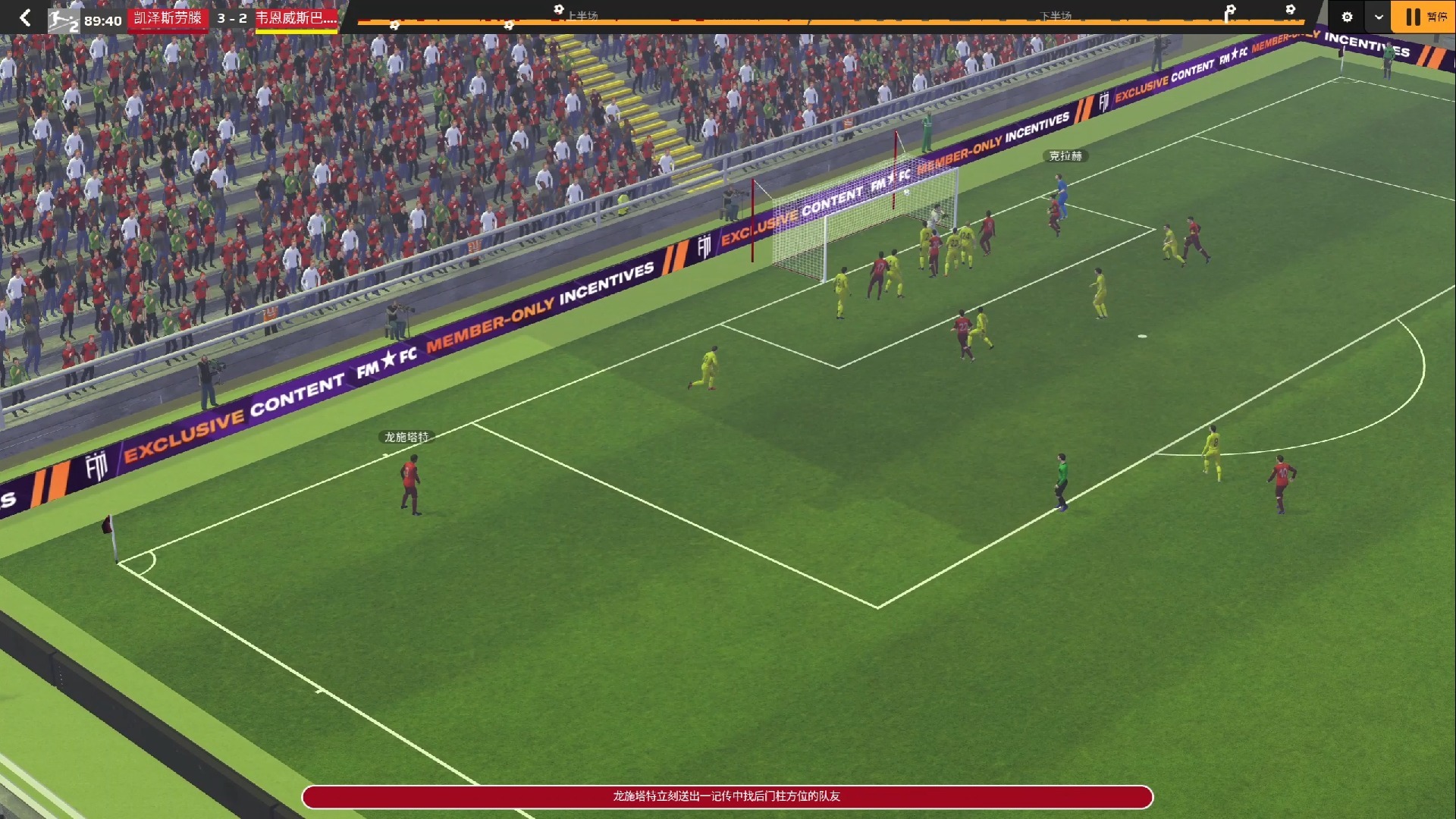Jump to the first goal marker on the timeline

[x=394, y=26]
